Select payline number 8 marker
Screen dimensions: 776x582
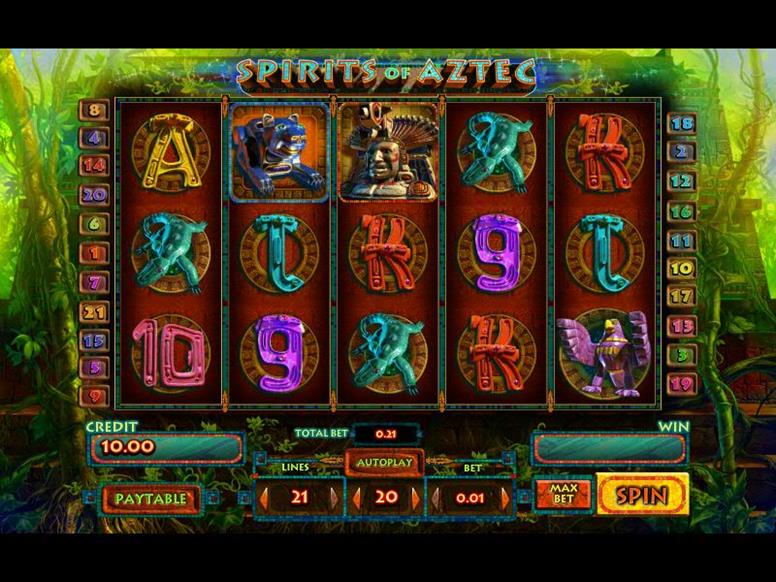tap(95, 112)
